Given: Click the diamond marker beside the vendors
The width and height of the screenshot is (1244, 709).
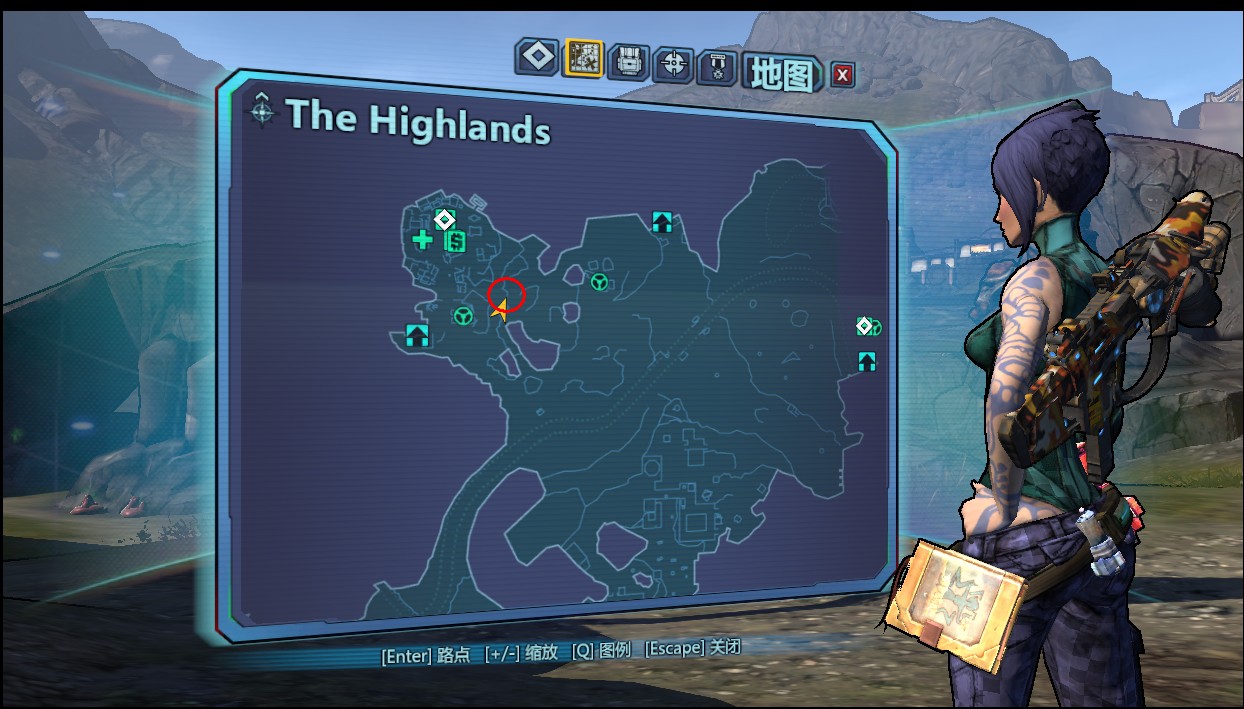Looking at the screenshot, I should click(445, 219).
